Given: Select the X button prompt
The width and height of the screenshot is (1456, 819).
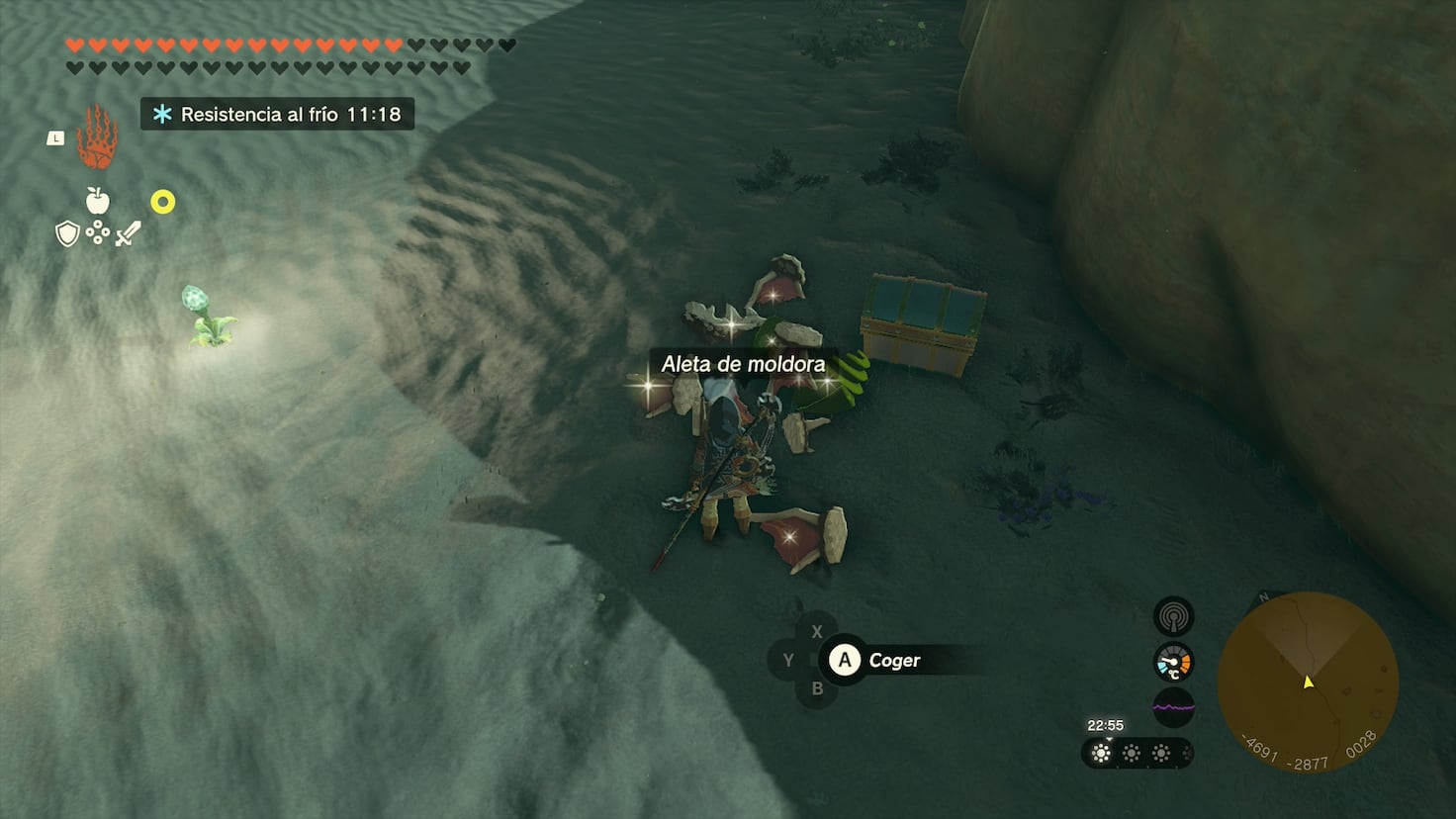Looking at the screenshot, I should tap(817, 631).
